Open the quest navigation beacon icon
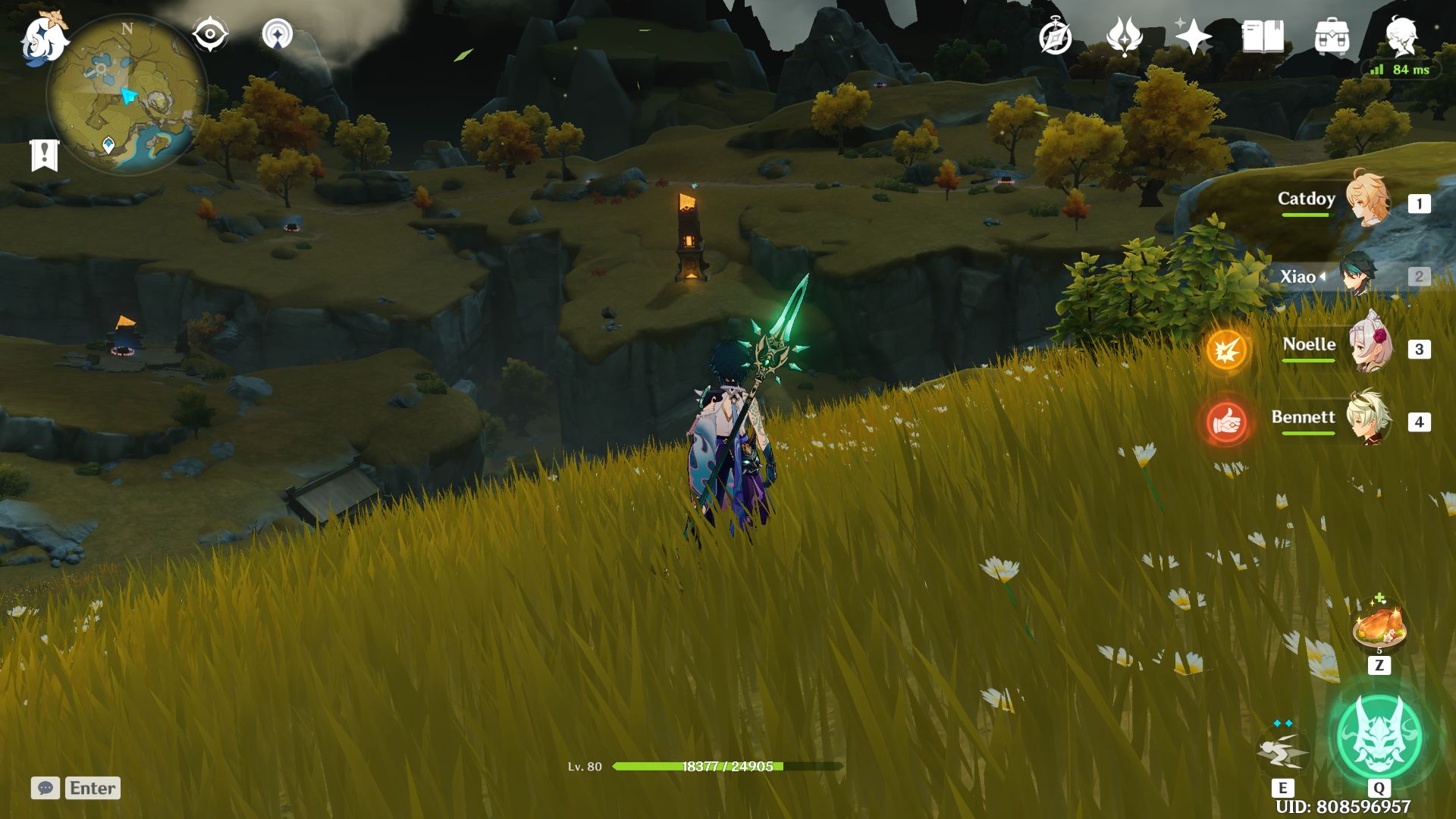Image resolution: width=1456 pixels, height=819 pixels. pyautogui.click(x=277, y=35)
